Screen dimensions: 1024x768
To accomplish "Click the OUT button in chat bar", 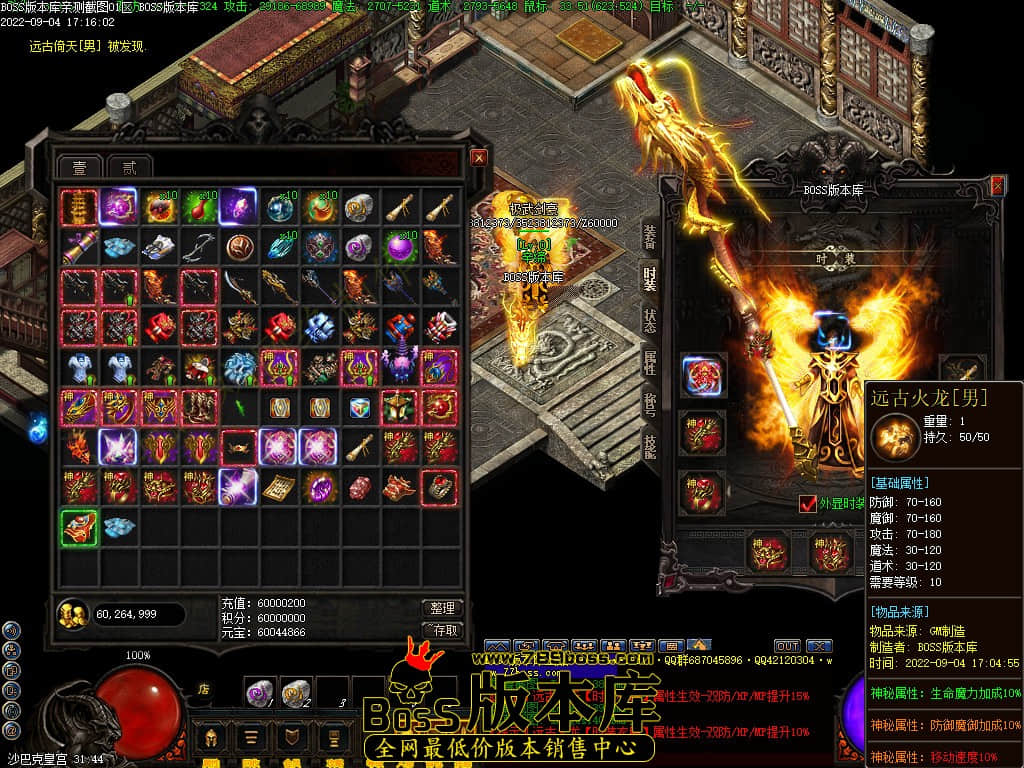I will tap(787, 646).
